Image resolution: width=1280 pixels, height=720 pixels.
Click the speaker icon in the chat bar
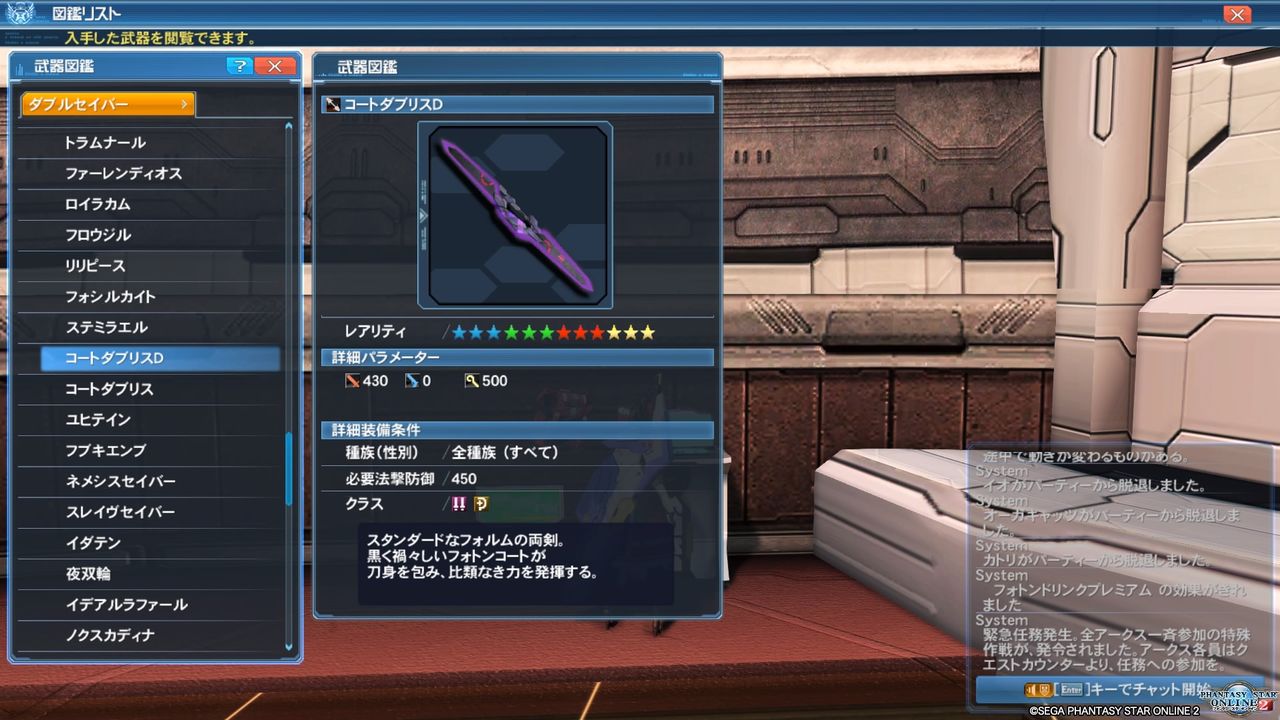(1032, 690)
